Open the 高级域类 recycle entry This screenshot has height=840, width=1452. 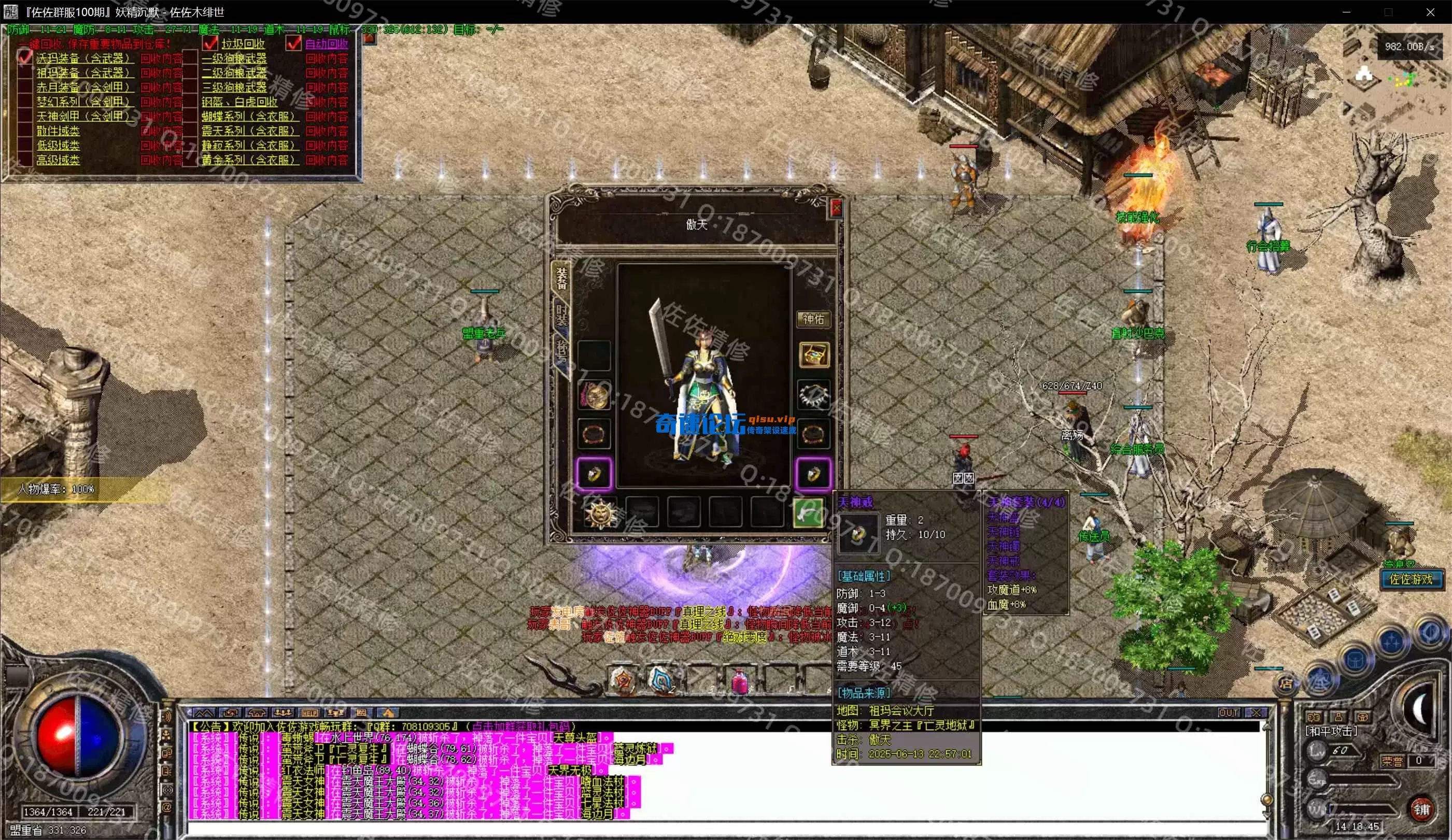(58, 160)
